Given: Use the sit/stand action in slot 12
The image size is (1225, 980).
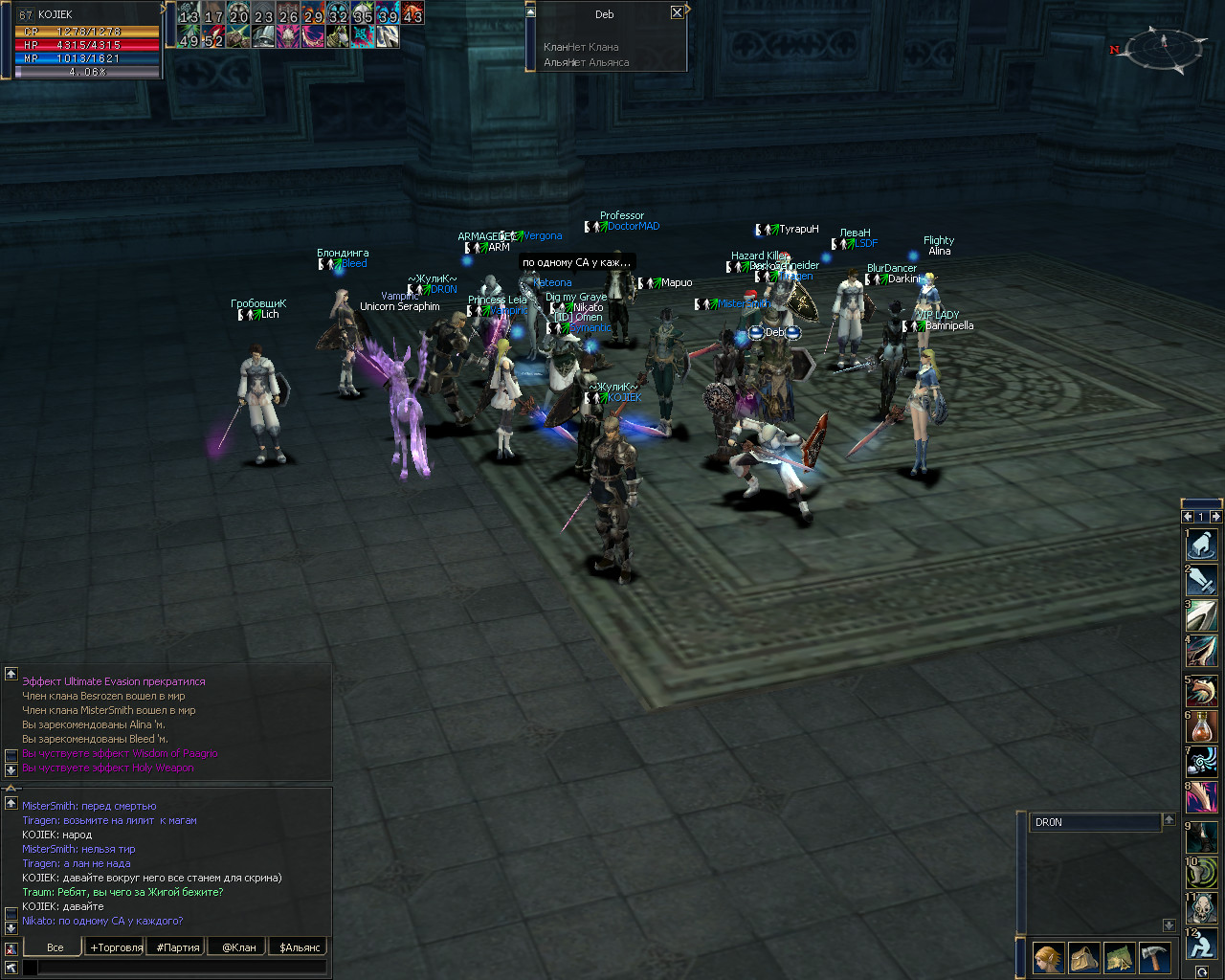Looking at the screenshot, I should click(x=1202, y=944).
